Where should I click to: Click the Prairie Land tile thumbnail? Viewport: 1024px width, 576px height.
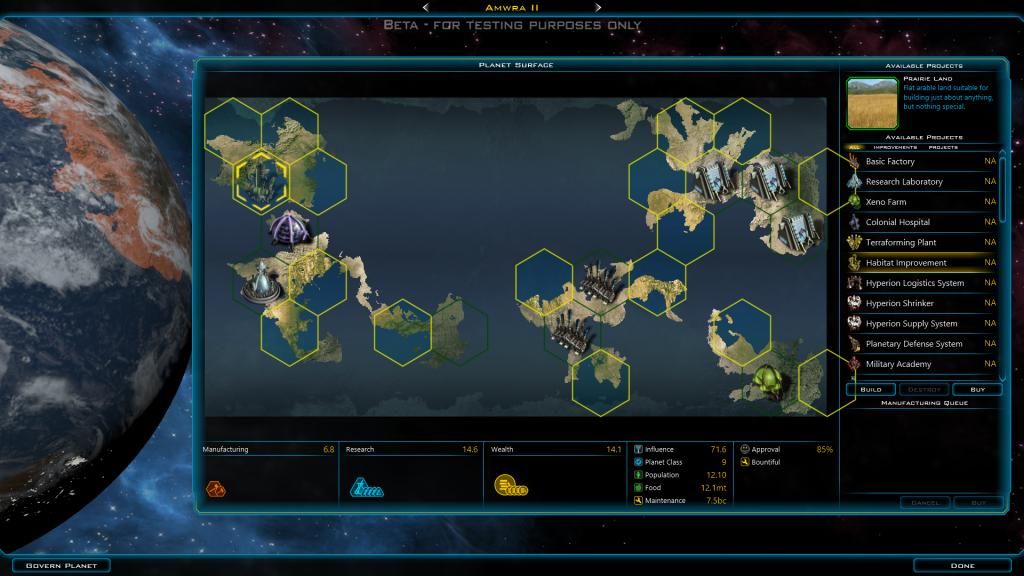tap(872, 104)
